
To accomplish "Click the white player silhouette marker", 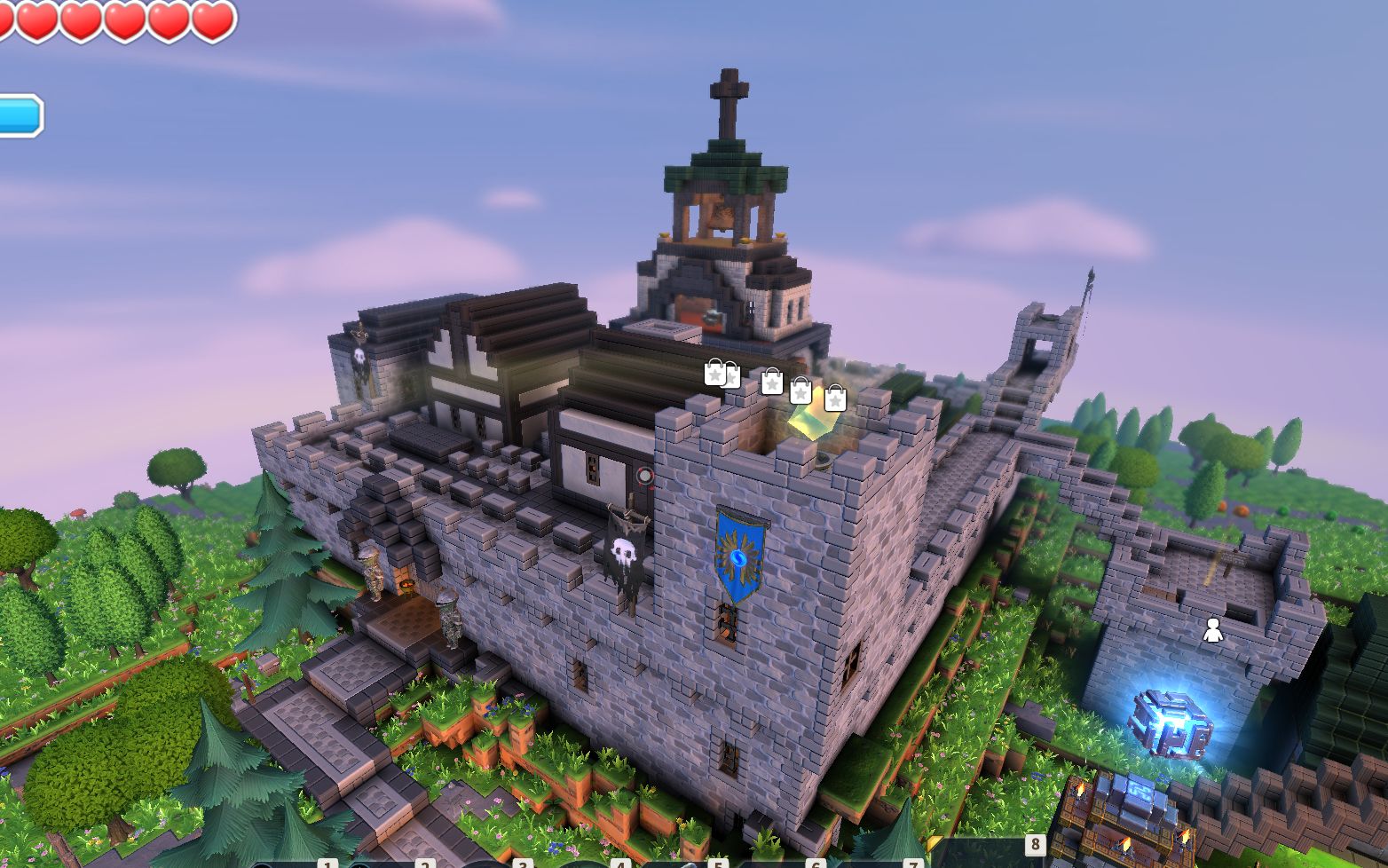I will 1212,630.
